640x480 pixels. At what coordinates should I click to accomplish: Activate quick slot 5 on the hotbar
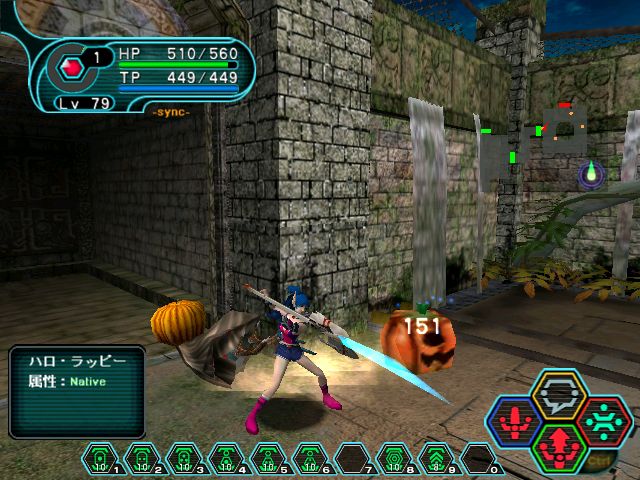tap(268, 458)
